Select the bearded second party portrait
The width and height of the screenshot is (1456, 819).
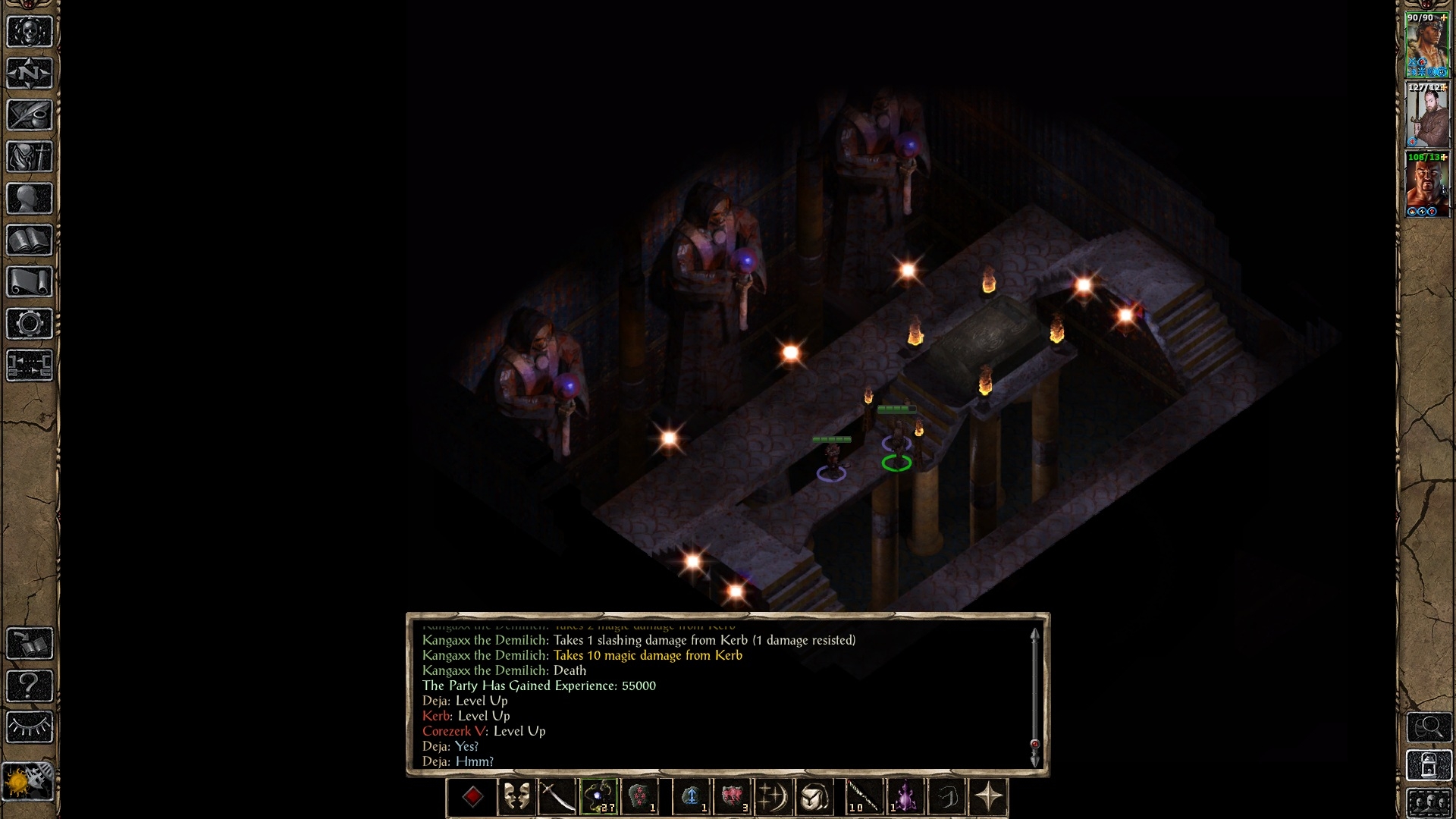click(x=1427, y=115)
